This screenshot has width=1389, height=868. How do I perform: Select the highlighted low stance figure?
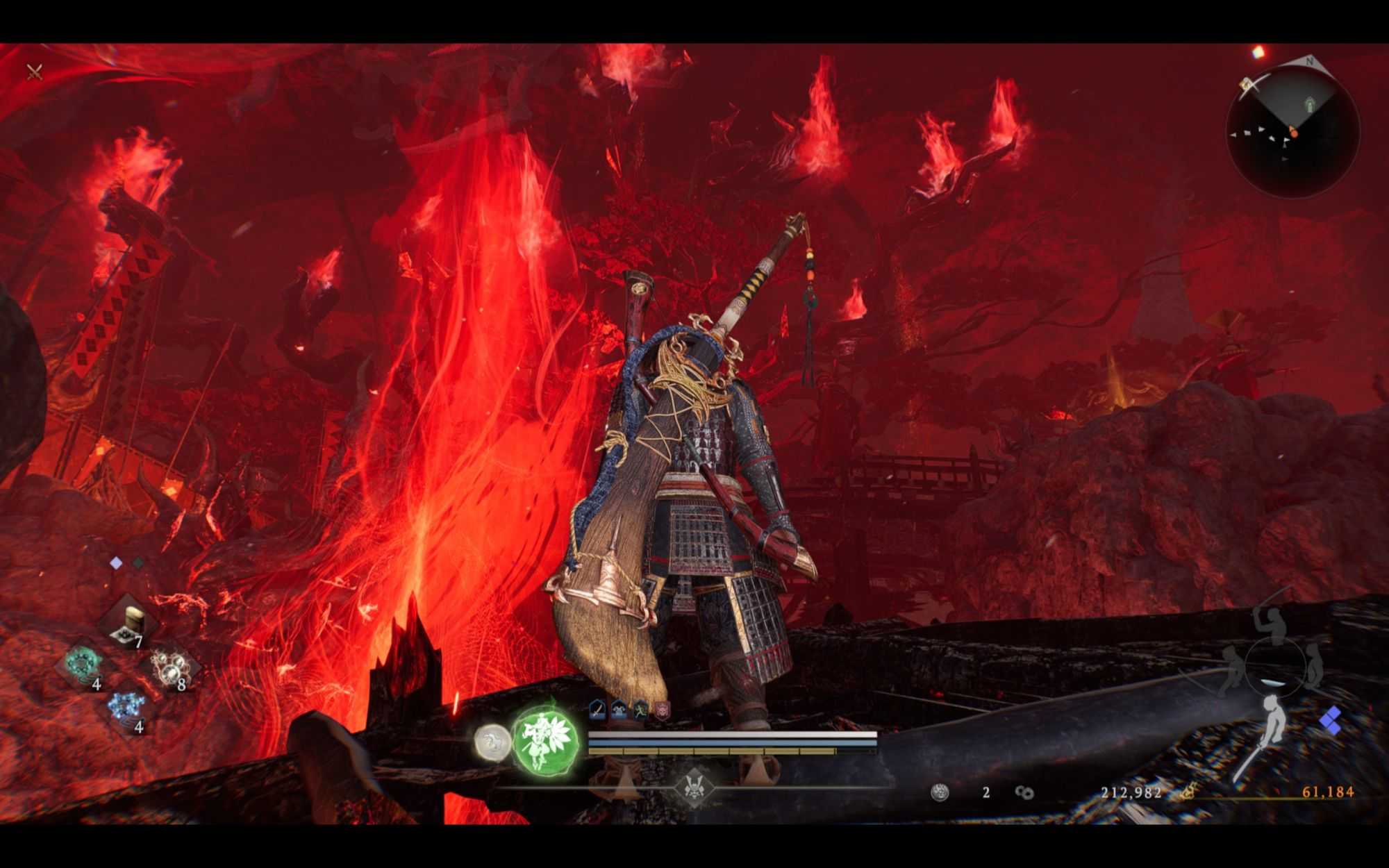pos(1272,726)
